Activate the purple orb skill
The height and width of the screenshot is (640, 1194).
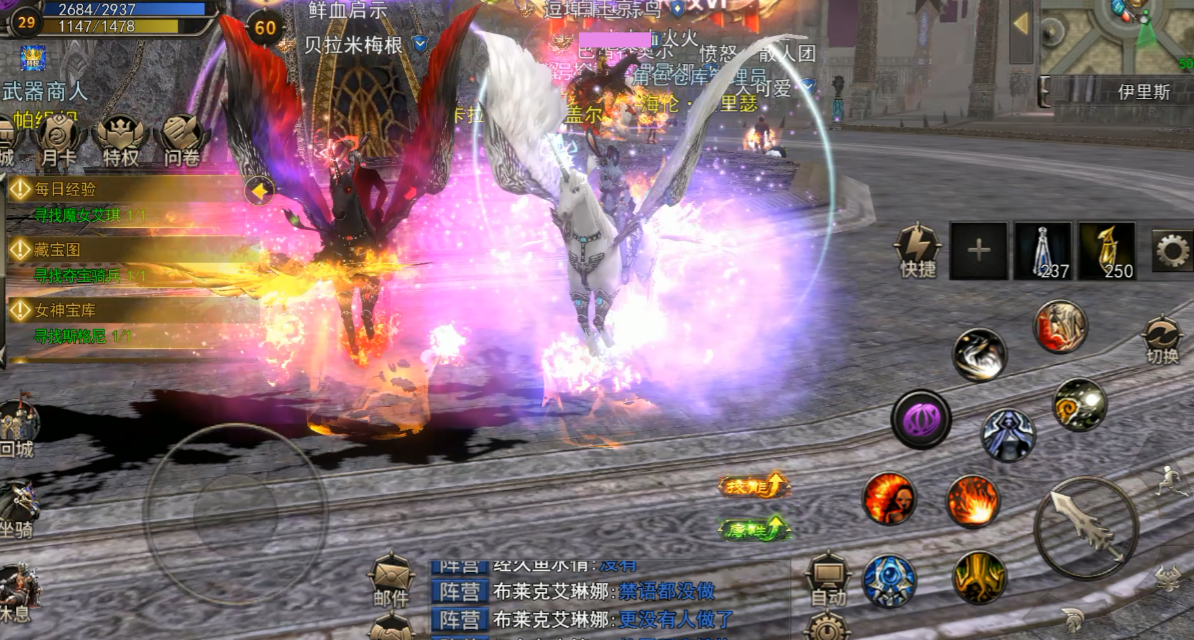[x=920, y=419]
